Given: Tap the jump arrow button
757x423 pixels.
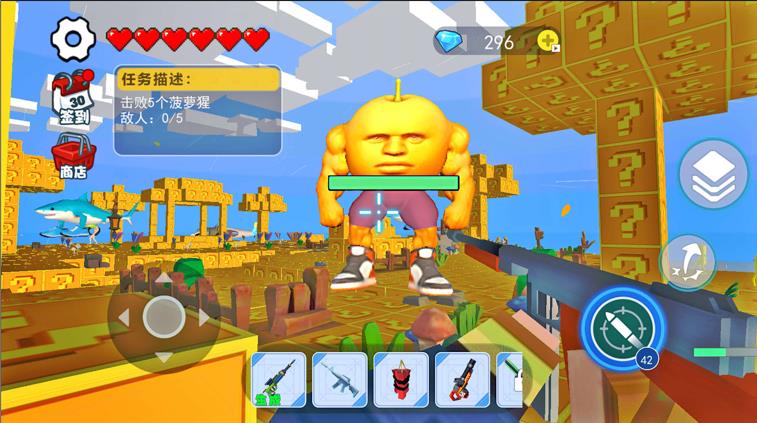Looking at the screenshot, I should coord(686,262).
